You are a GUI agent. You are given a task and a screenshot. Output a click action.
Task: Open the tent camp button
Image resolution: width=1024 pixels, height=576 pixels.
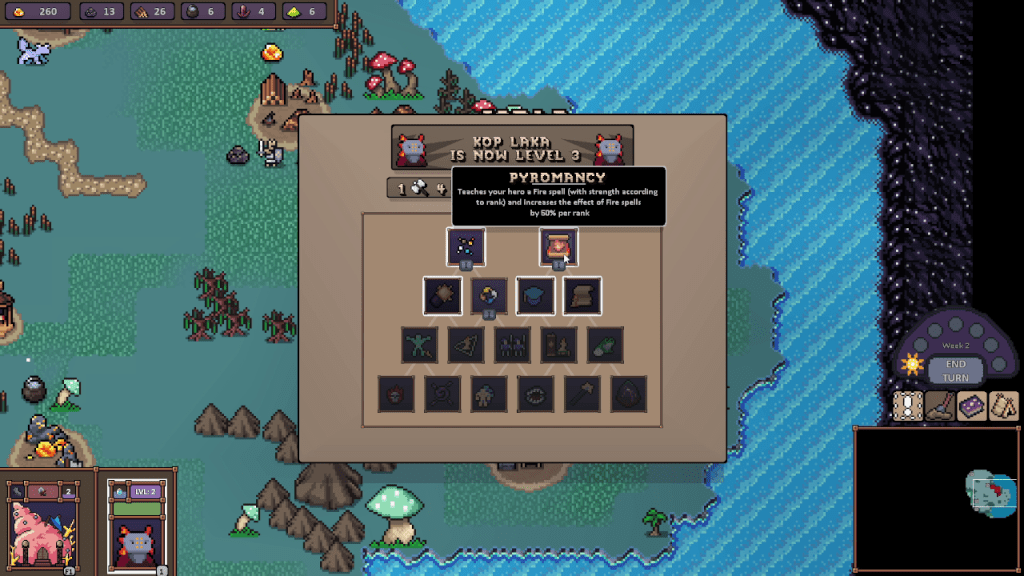(x=1004, y=405)
